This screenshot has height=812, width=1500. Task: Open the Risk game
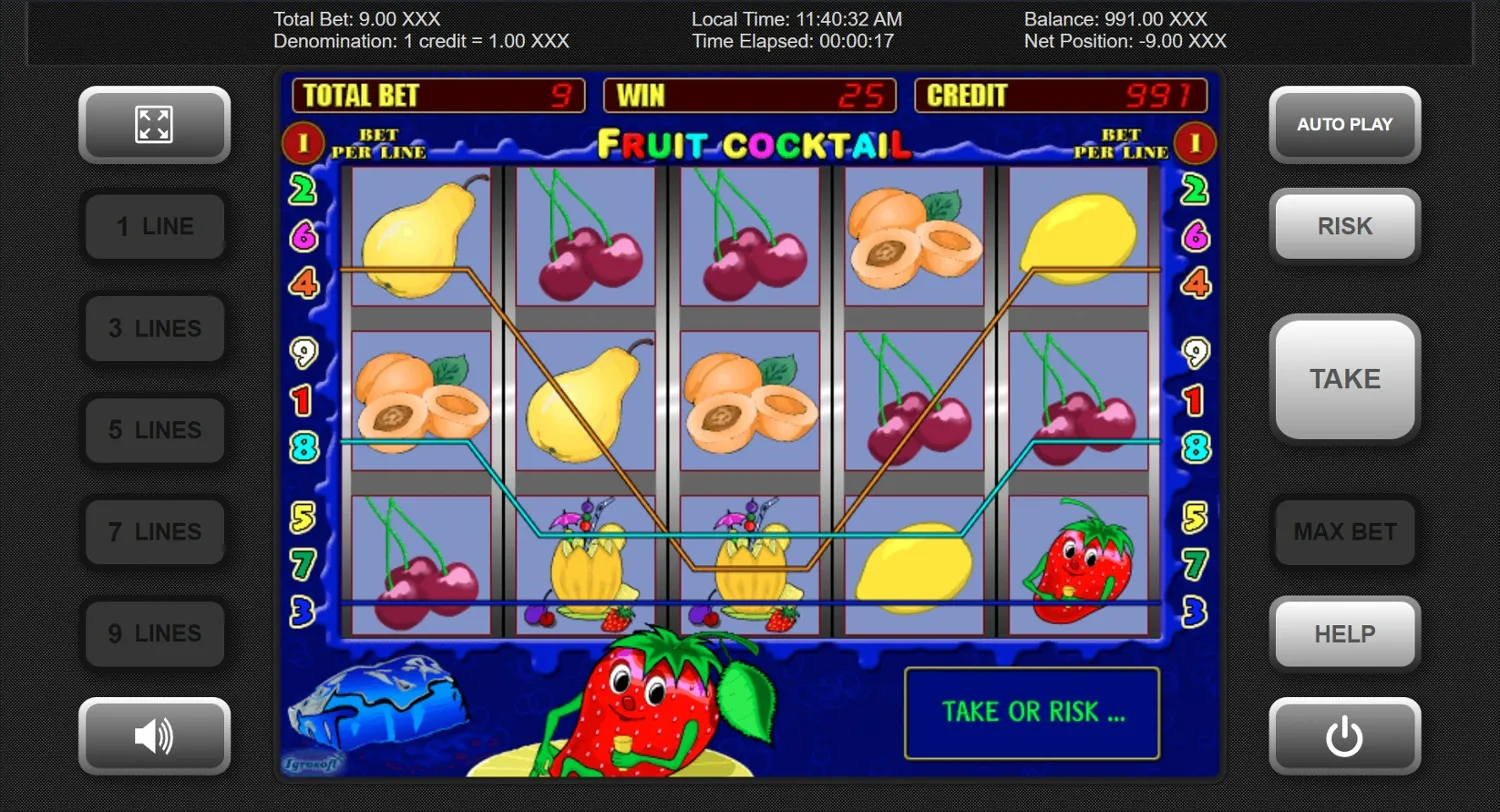(x=1345, y=226)
